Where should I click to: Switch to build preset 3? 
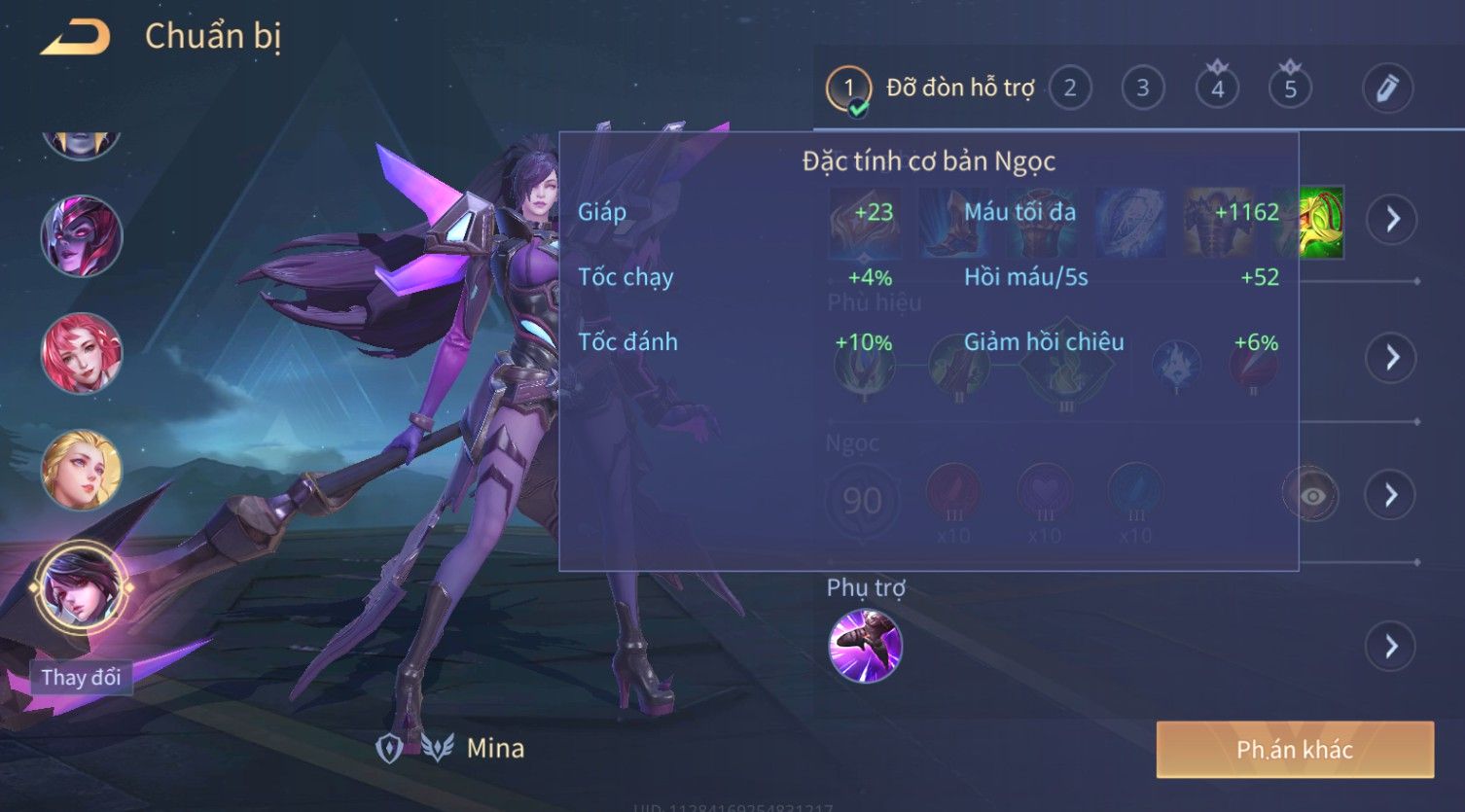[1143, 88]
